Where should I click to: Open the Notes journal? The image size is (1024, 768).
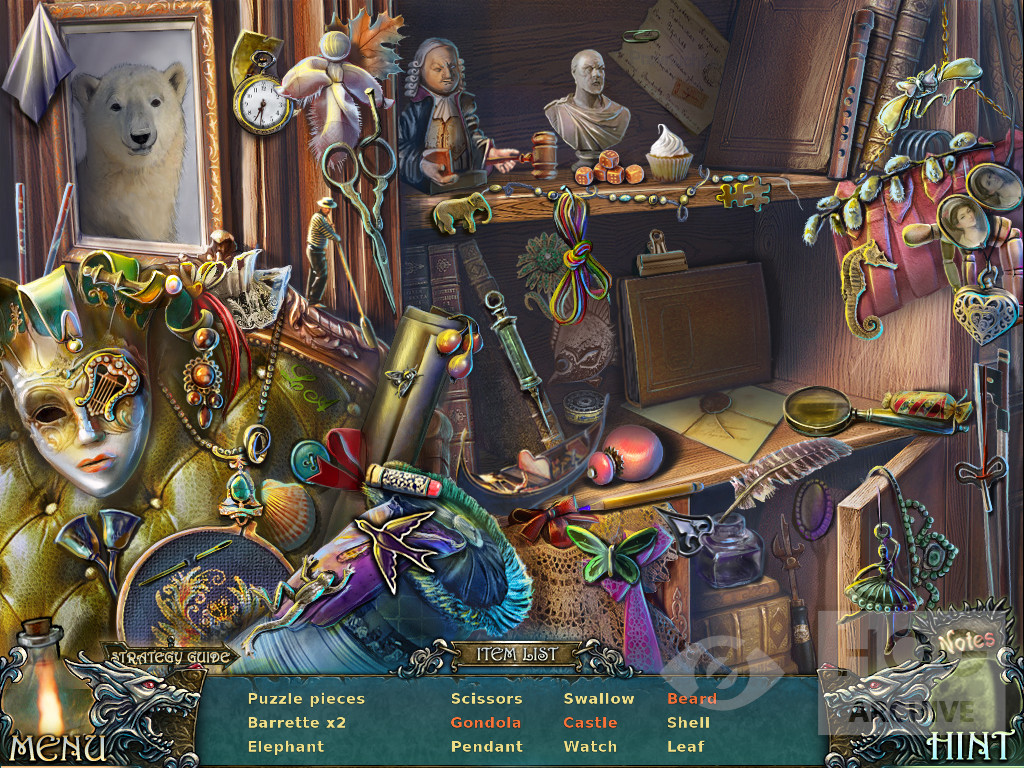pyautogui.click(x=966, y=639)
